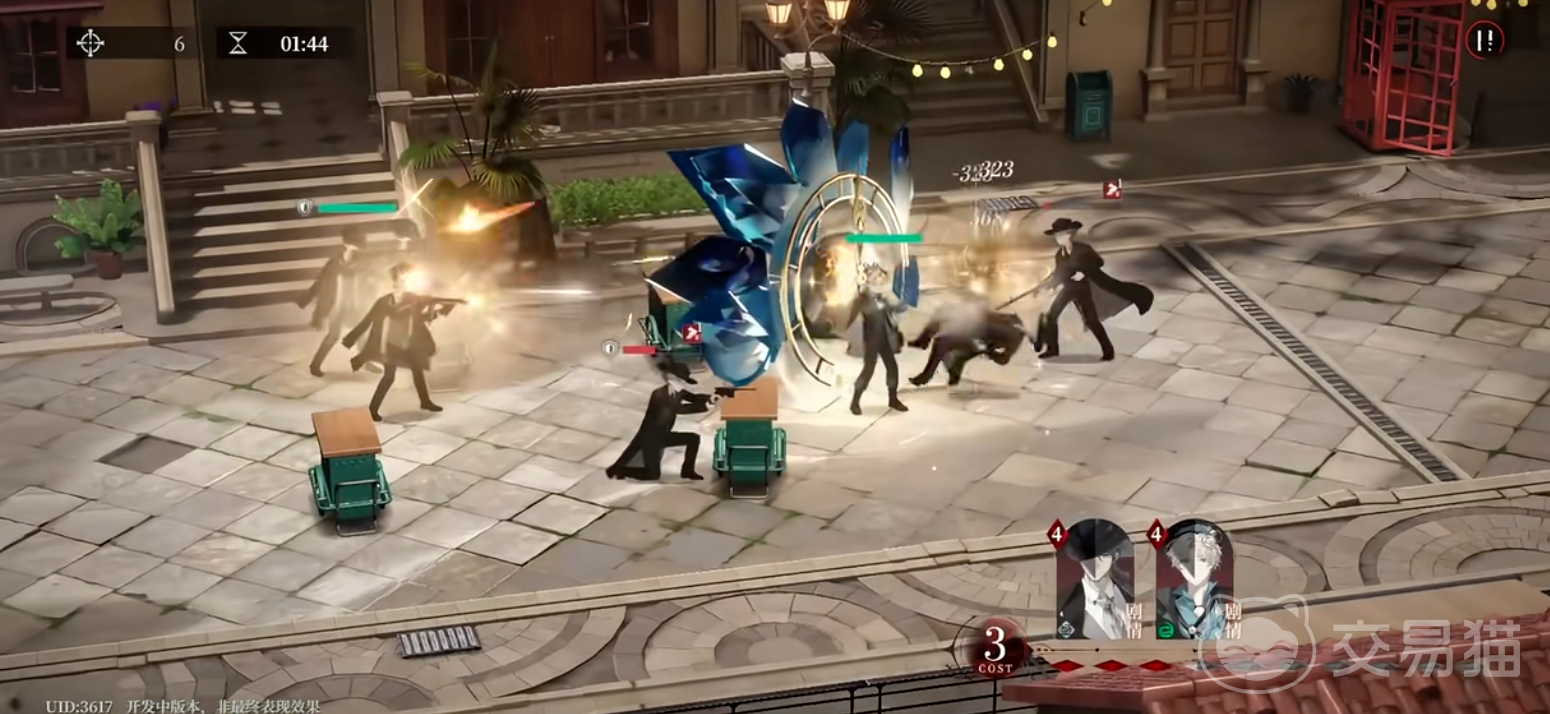Choose the silver-haired character card with blue tie
Image resolution: width=1550 pixels, height=714 pixels.
pyautogui.click(x=1194, y=580)
